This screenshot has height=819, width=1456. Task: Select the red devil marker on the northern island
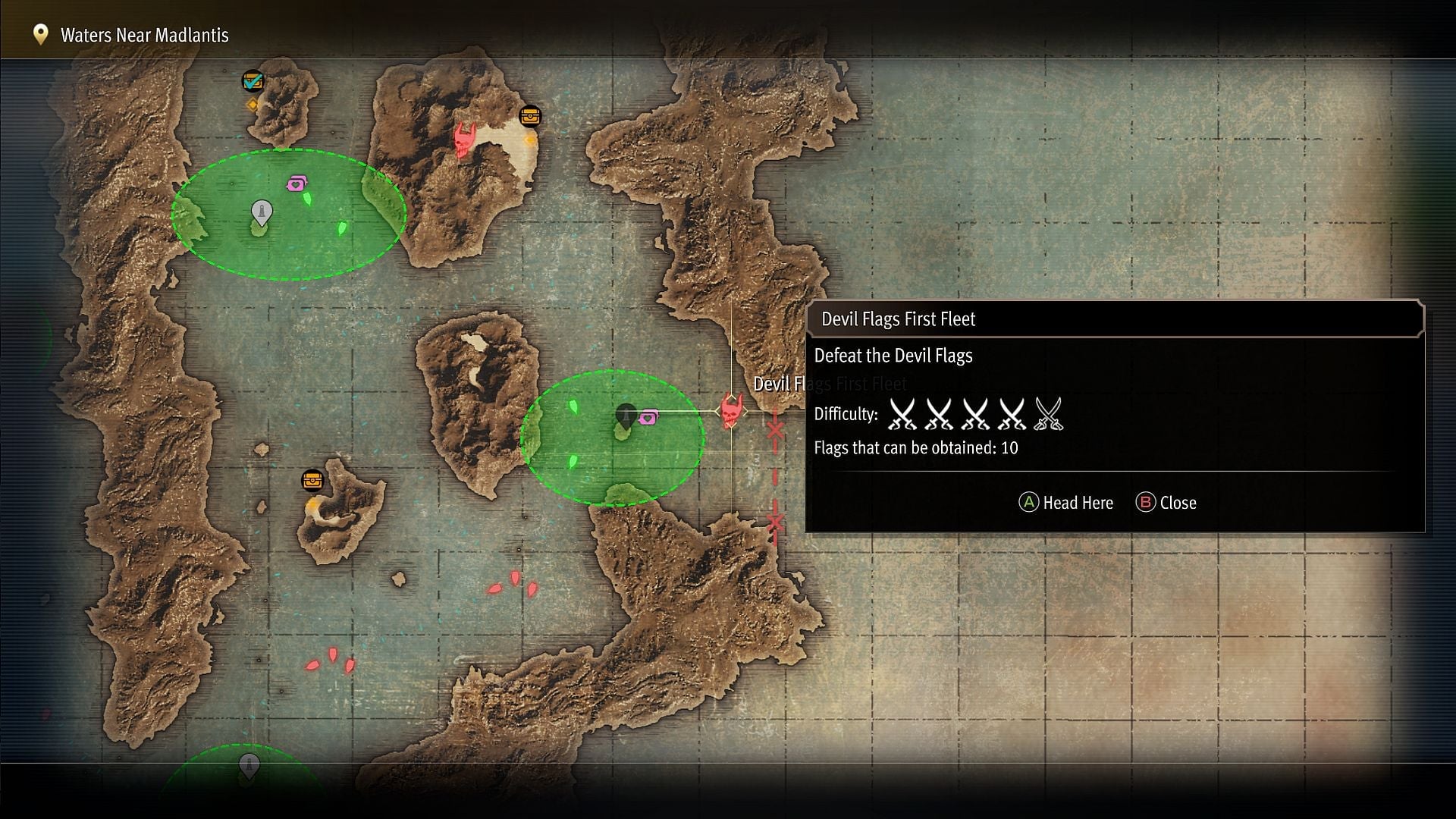(x=464, y=139)
